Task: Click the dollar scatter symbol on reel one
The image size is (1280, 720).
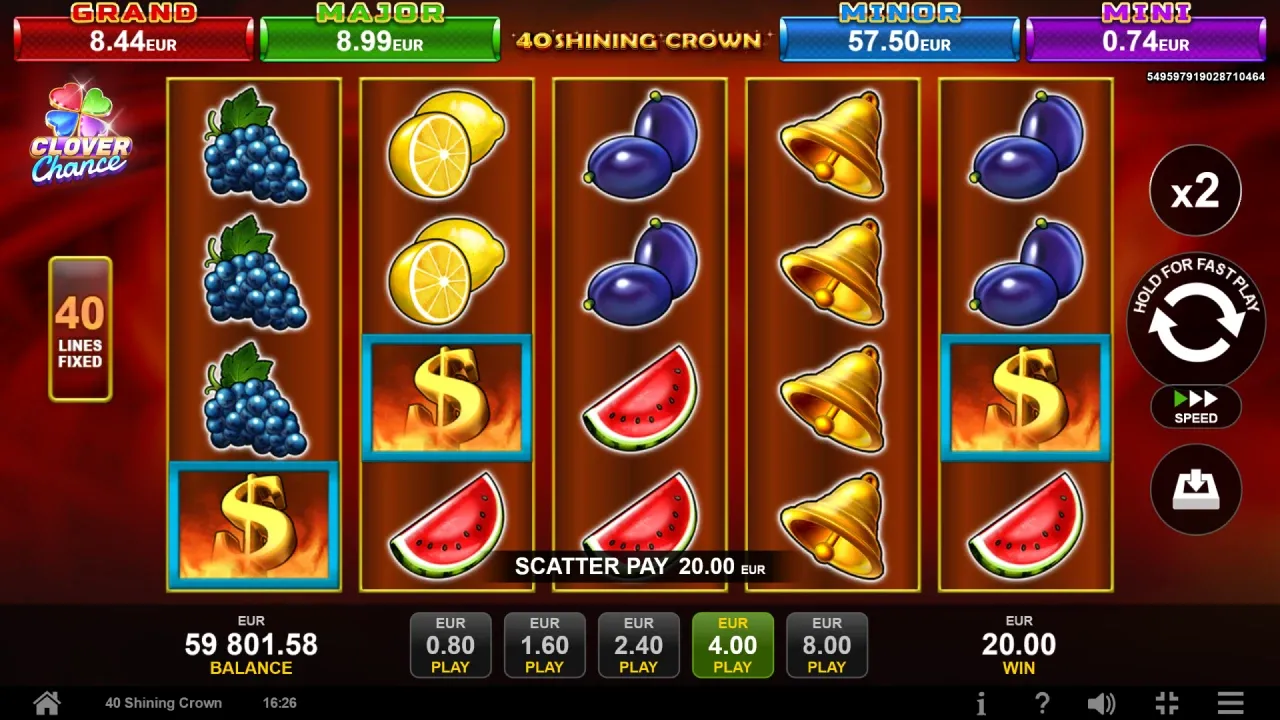Action: point(253,524)
